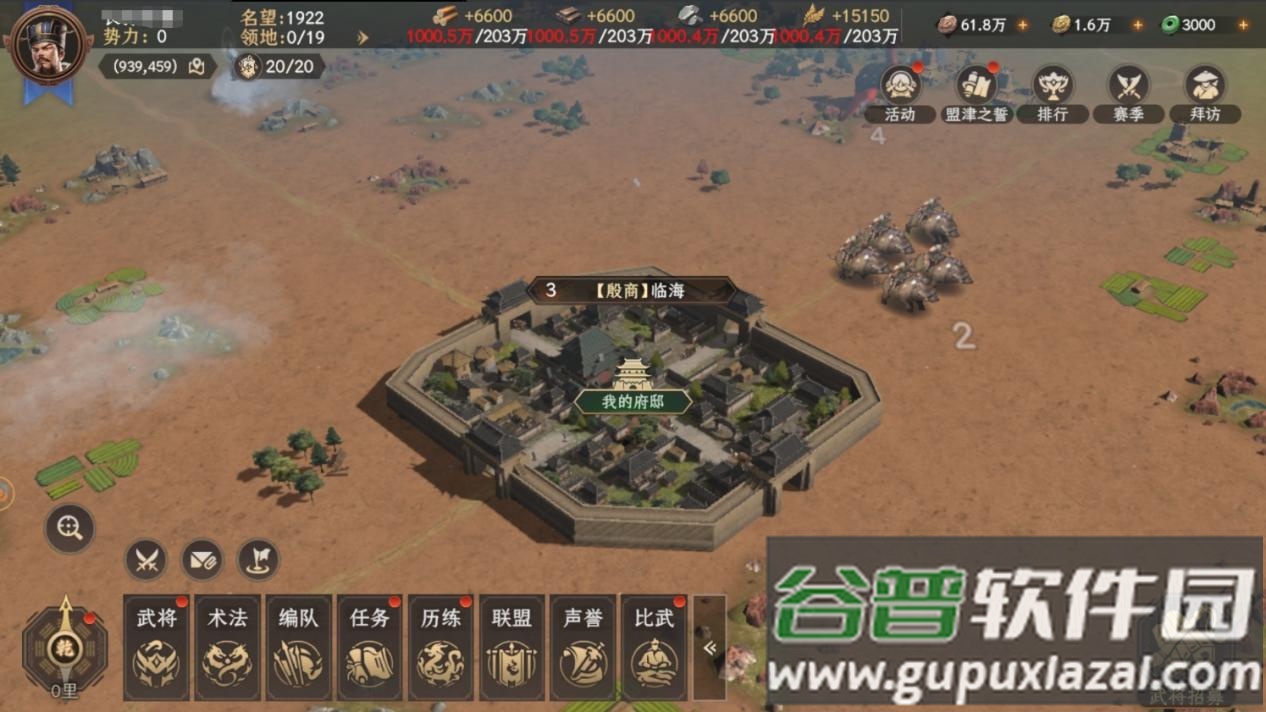Open the magnifier search button

coord(70,528)
